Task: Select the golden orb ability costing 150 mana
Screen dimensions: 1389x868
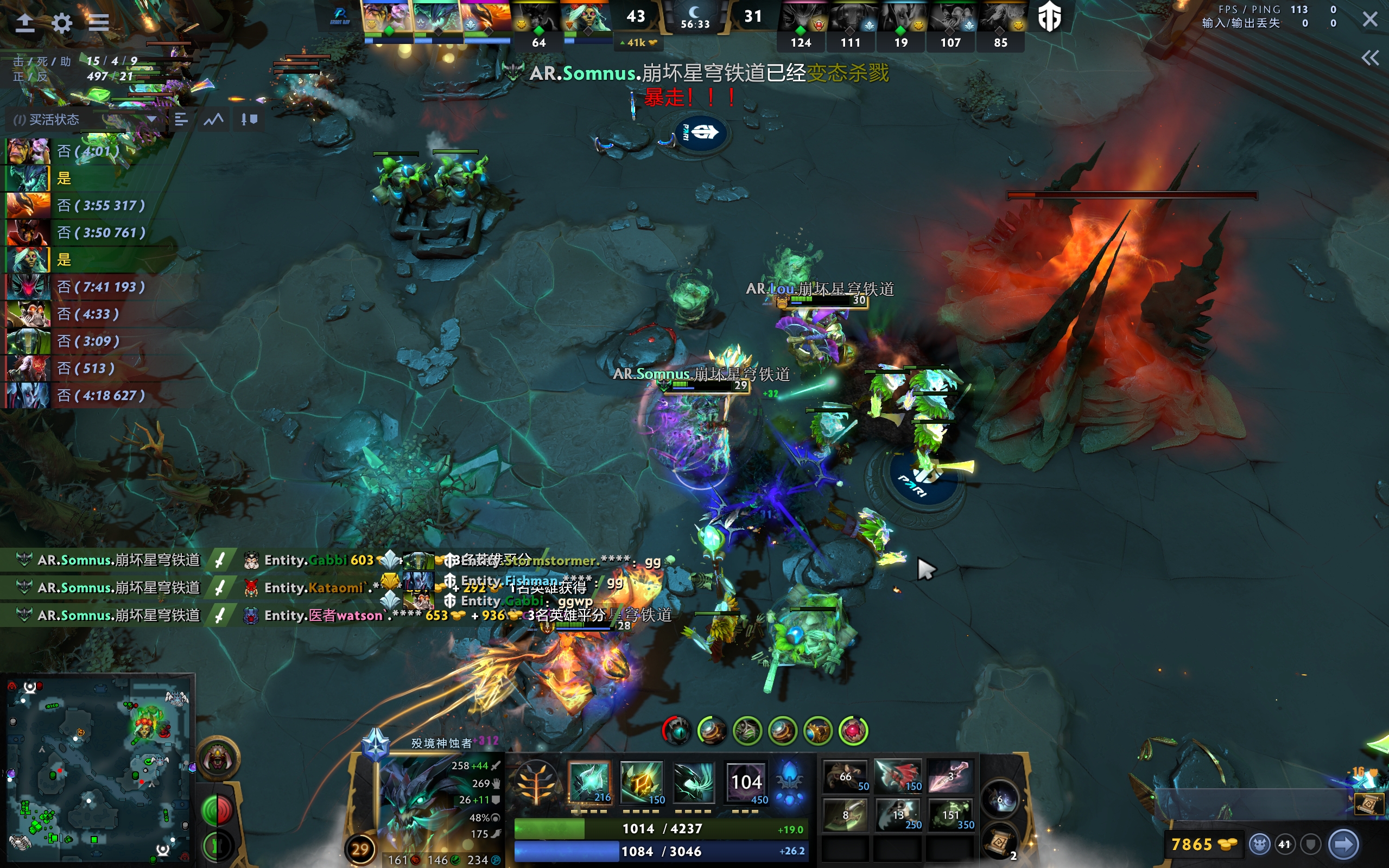Action: (x=642, y=782)
